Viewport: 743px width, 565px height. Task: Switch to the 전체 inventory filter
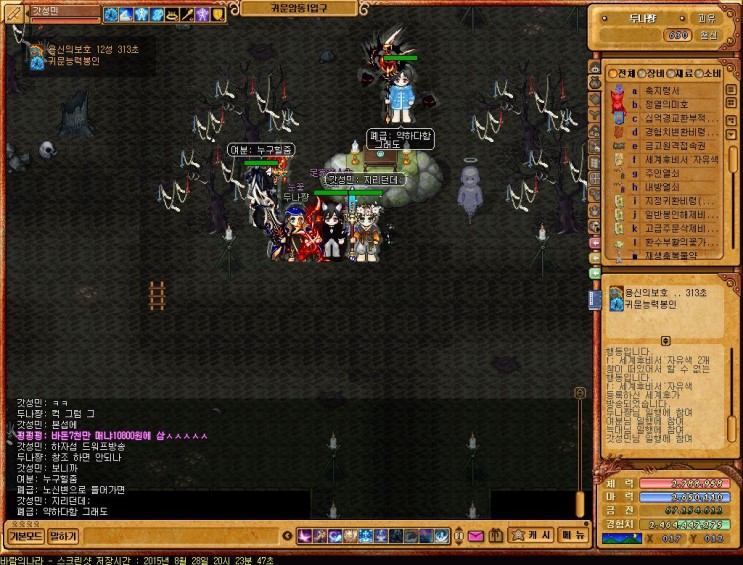(x=621, y=73)
